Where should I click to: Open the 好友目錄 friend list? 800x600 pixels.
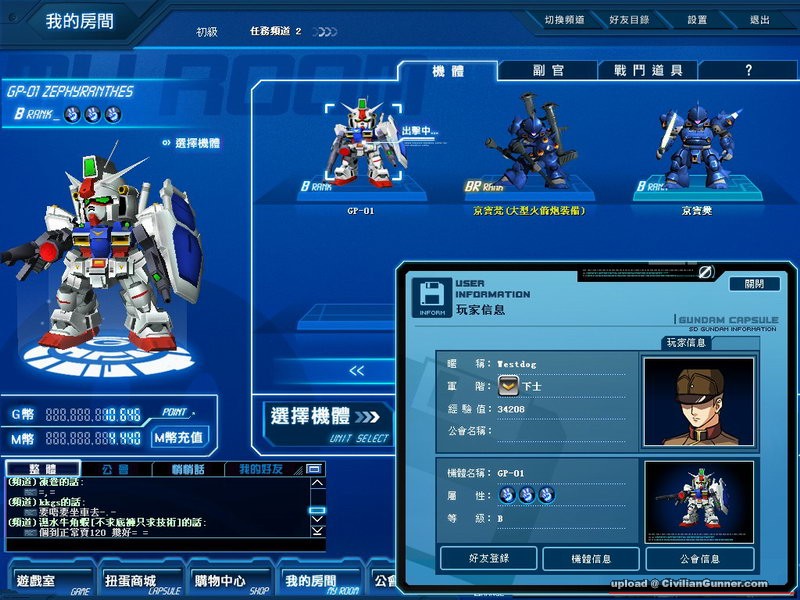point(628,20)
